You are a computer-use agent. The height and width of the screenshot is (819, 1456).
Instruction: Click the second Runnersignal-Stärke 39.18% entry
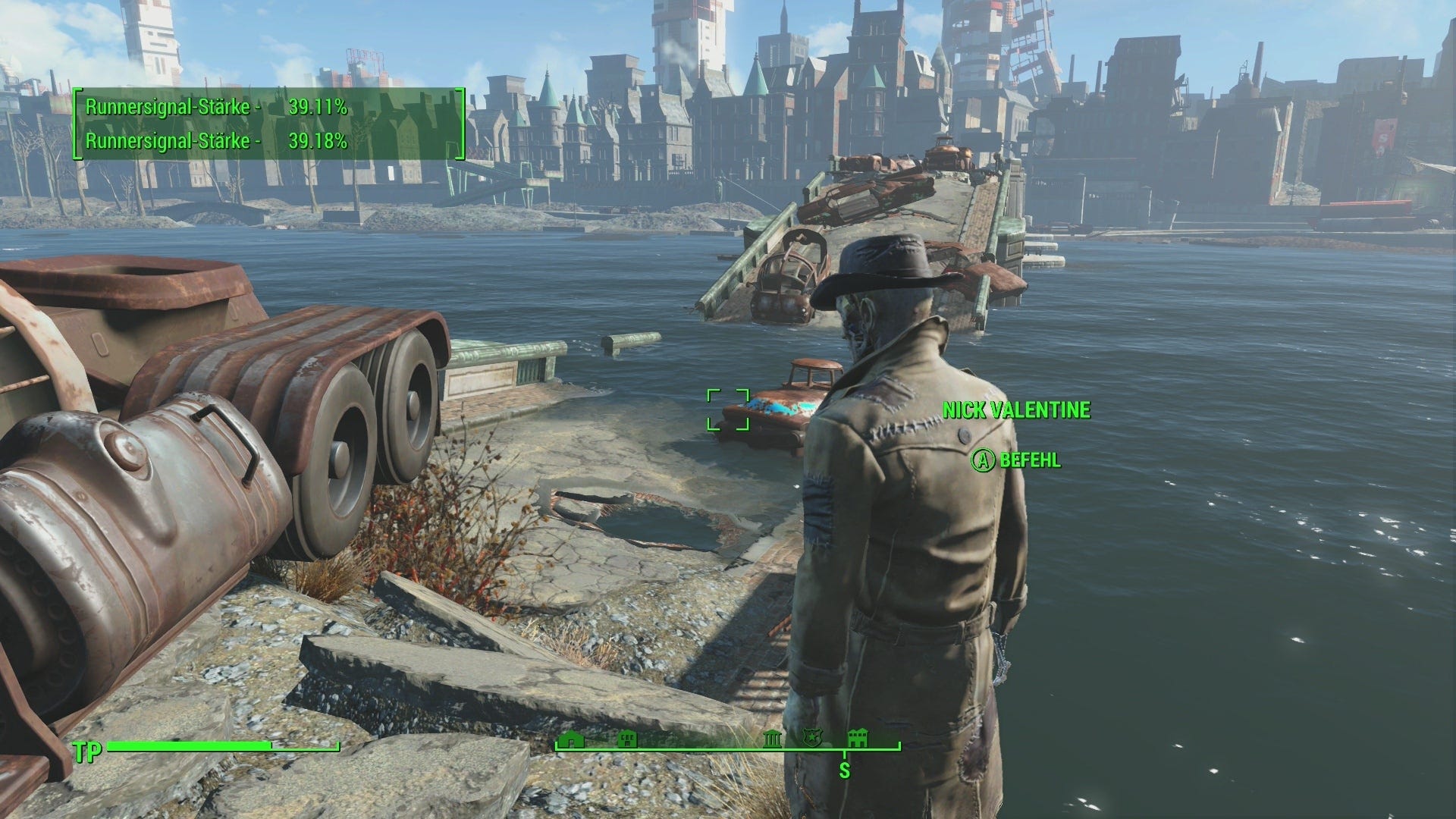218,140
